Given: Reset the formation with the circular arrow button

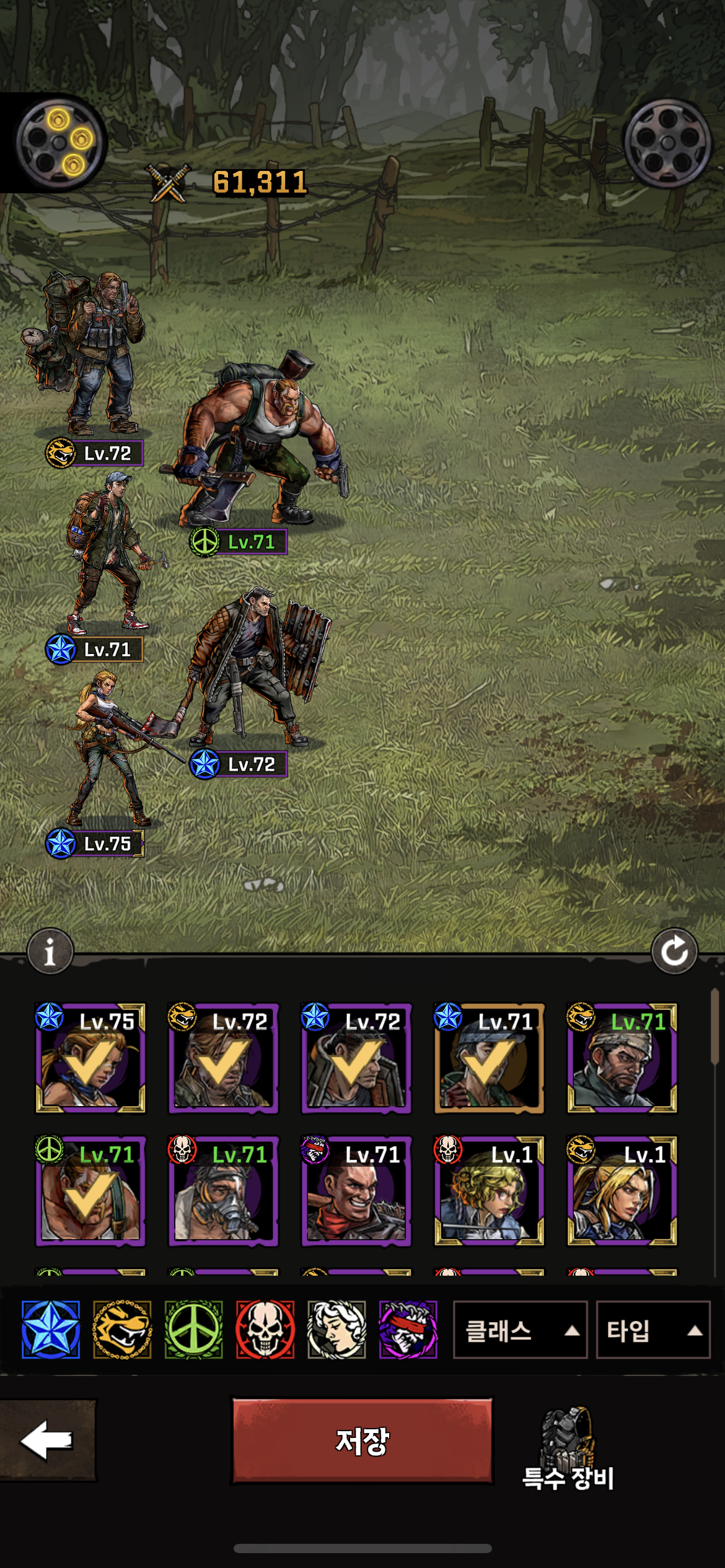Looking at the screenshot, I should tap(674, 951).
